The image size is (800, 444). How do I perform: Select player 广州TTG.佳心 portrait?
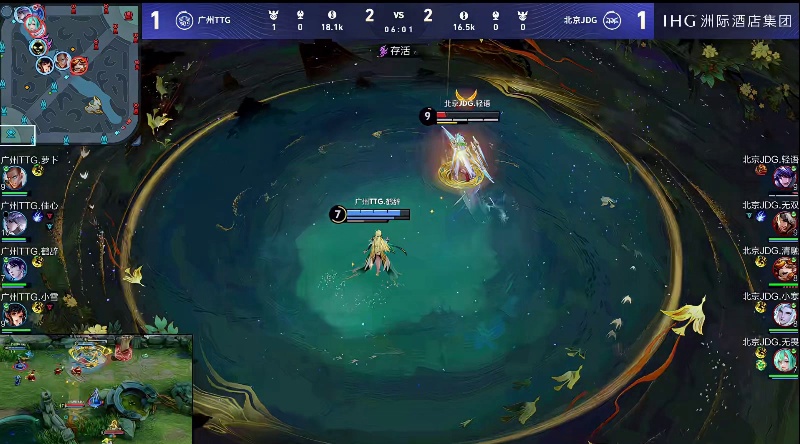click(x=13, y=223)
